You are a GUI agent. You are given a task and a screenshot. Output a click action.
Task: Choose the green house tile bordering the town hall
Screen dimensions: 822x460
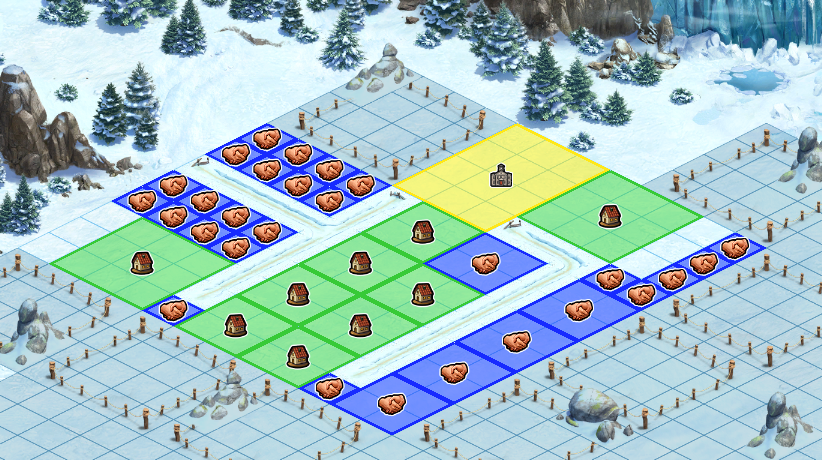(x=608, y=215)
